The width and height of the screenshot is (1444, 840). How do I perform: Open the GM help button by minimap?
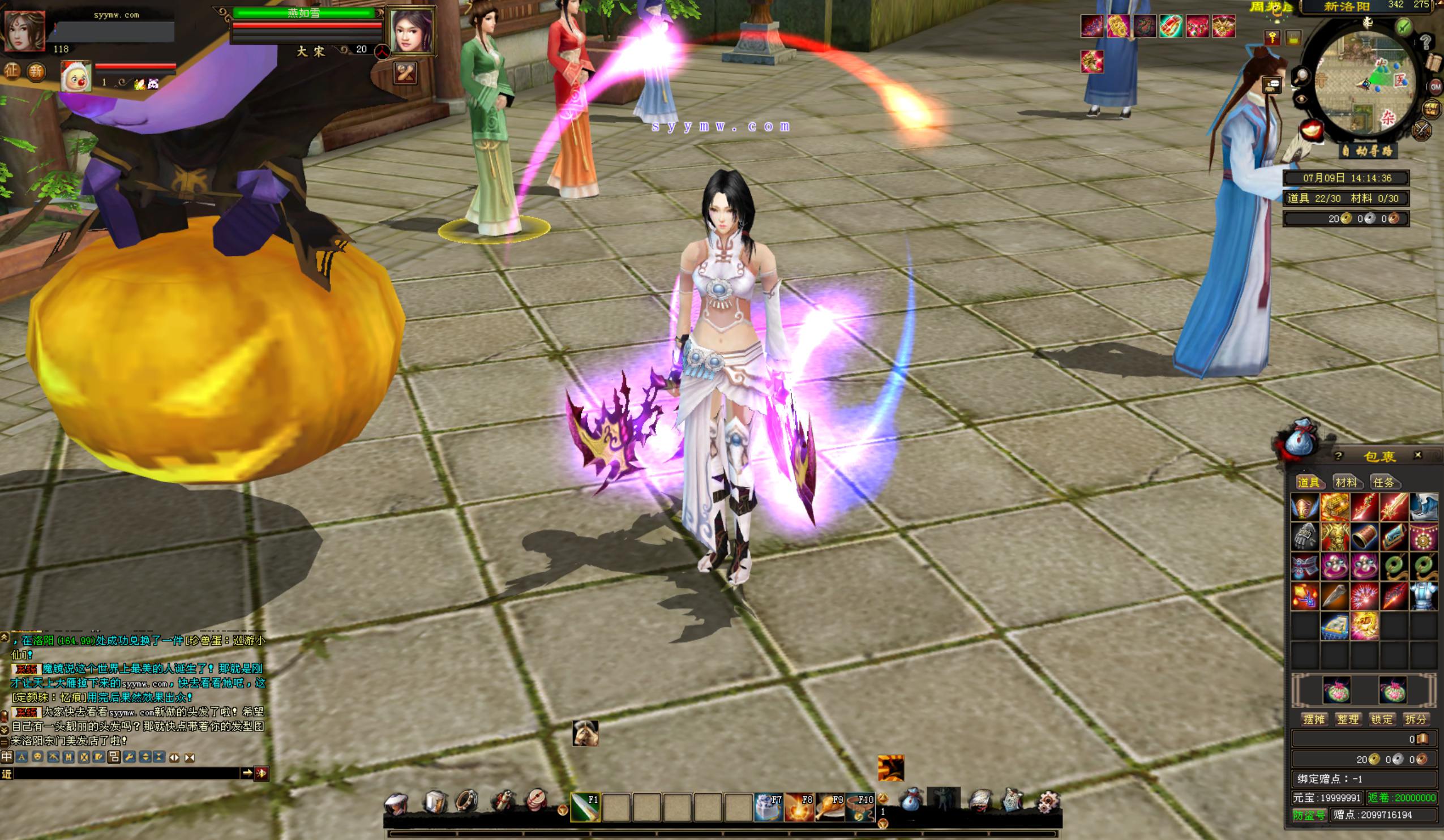click(x=1436, y=87)
